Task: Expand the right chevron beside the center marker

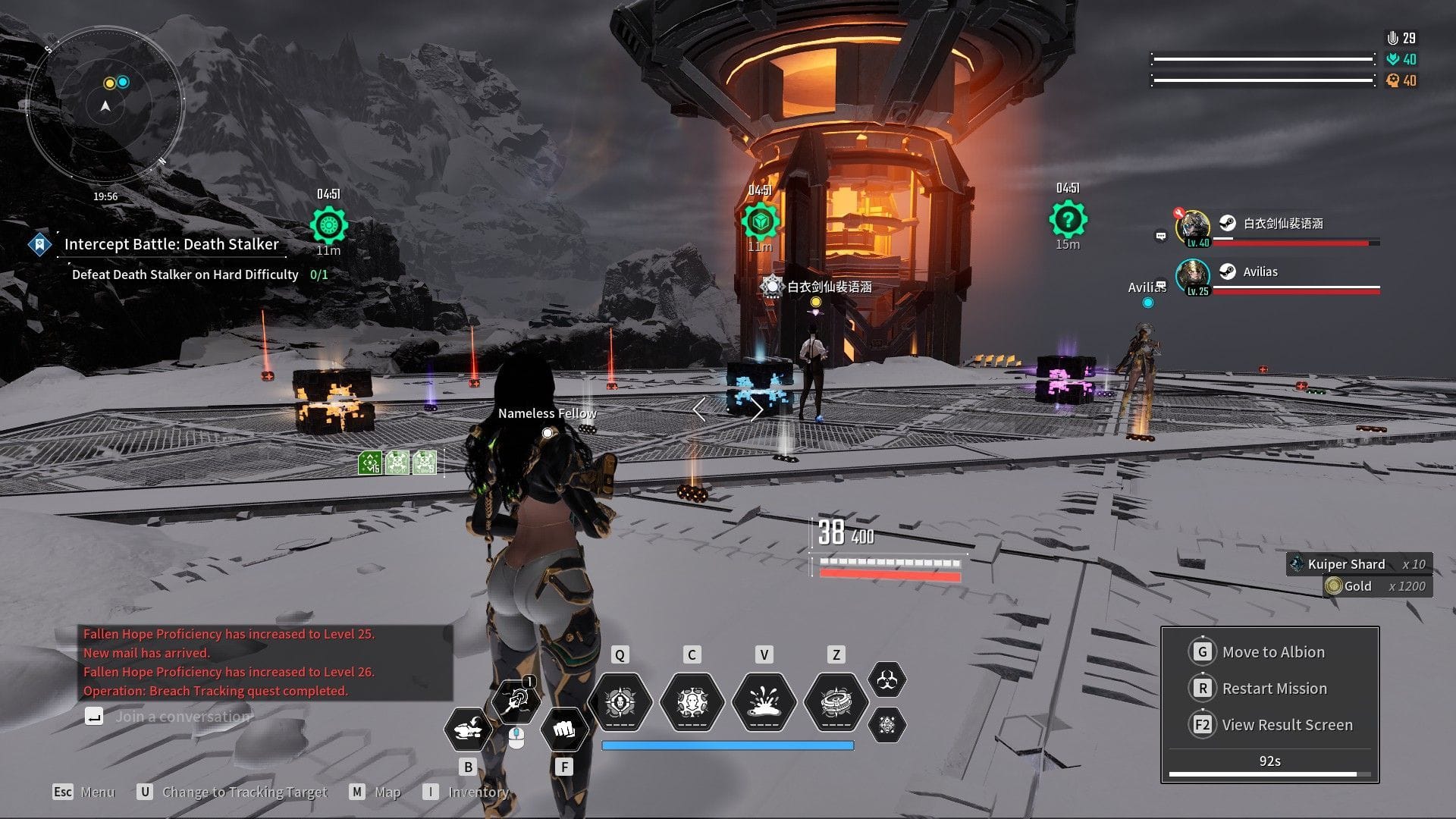Action: (758, 409)
